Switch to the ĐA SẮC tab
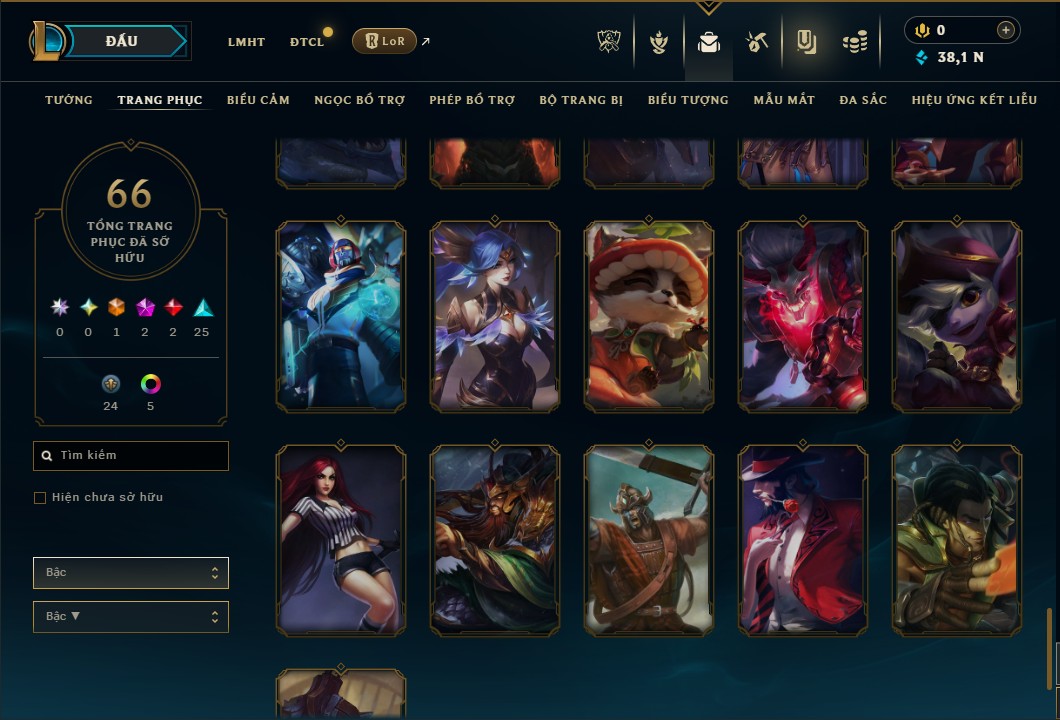The image size is (1060, 720). point(863,100)
